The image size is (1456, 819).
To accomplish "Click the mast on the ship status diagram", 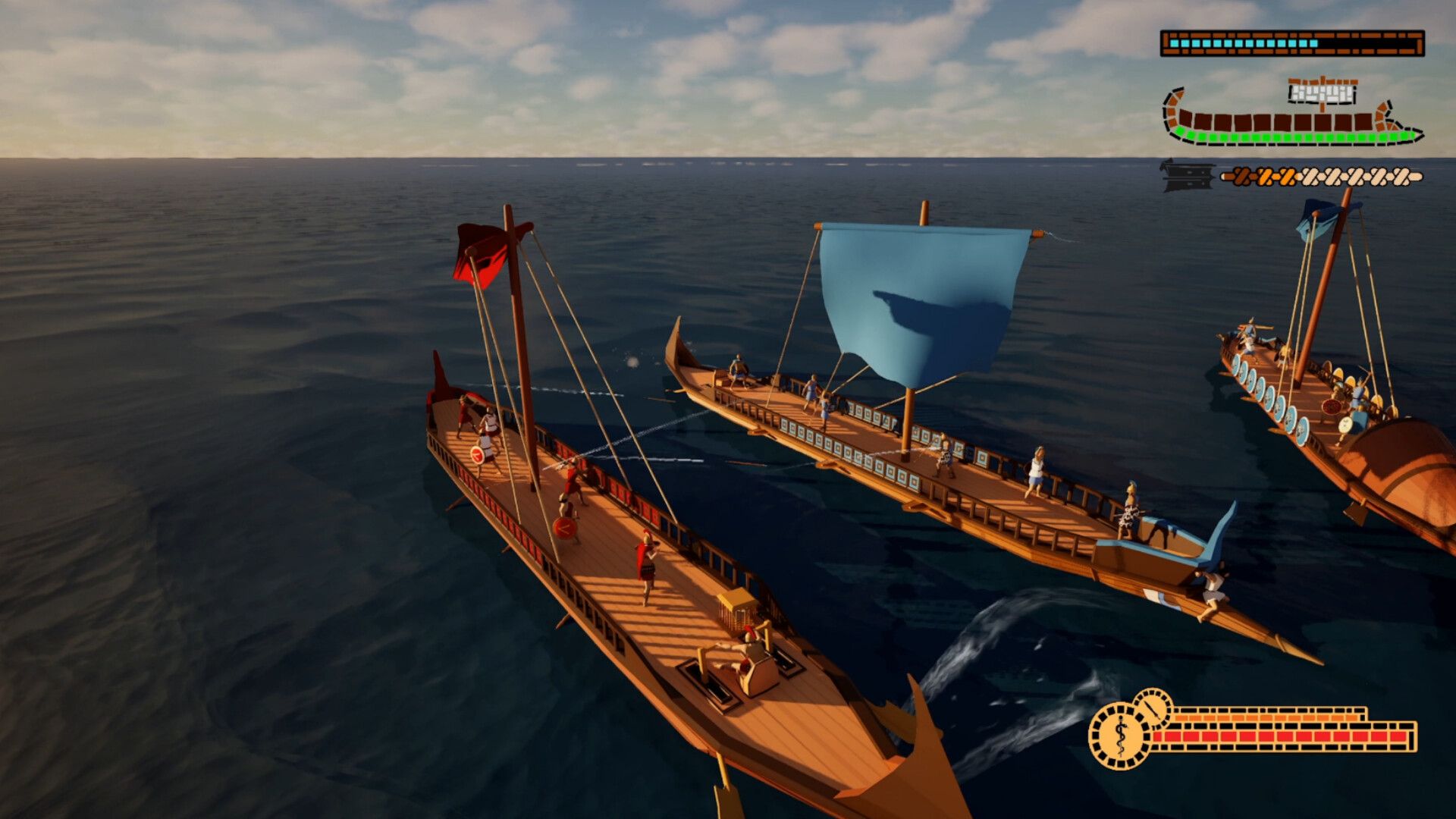I will (1323, 106).
